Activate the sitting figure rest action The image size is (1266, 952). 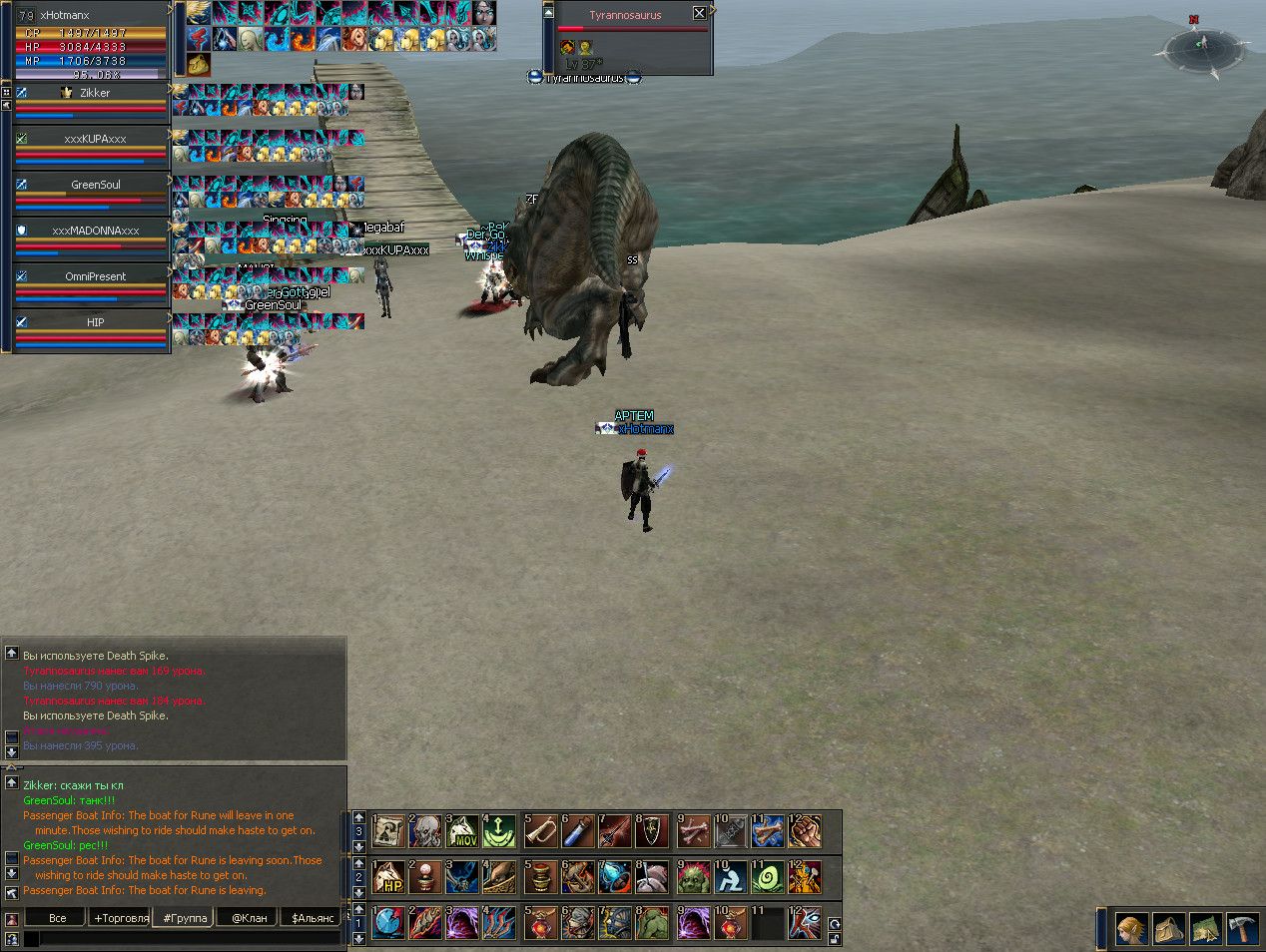click(730, 877)
